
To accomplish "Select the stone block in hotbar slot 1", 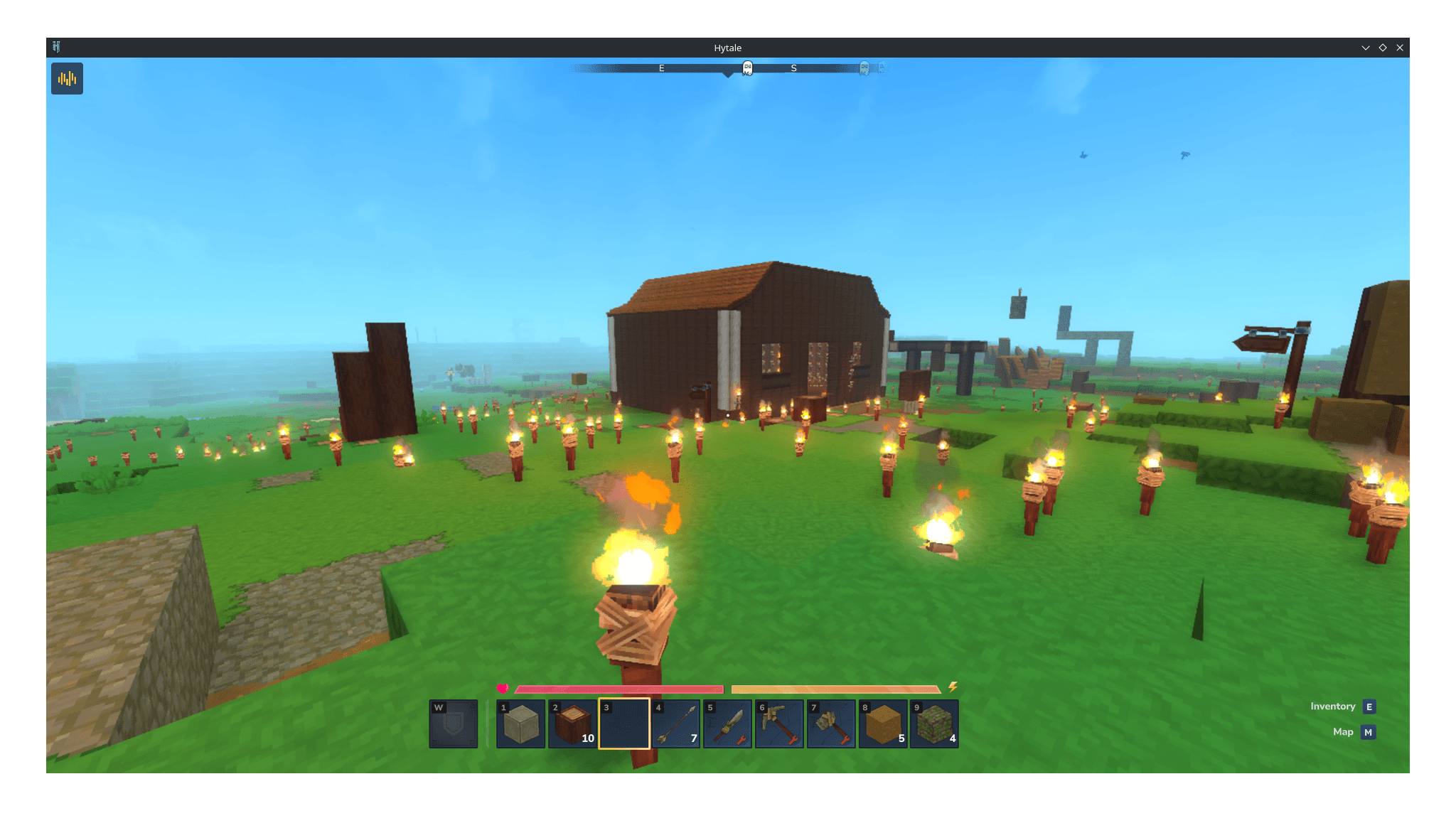I will coord(521,723).
